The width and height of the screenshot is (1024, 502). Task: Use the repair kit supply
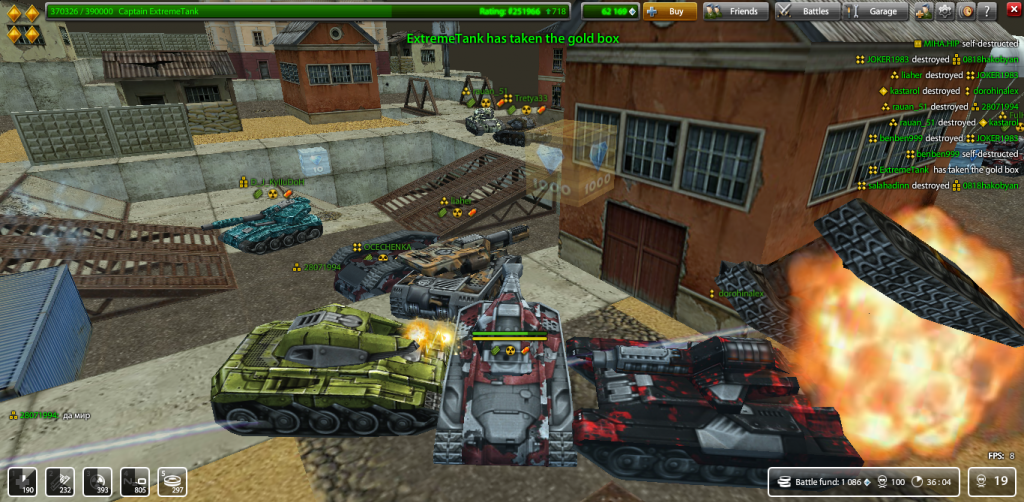tap(22, 481)
